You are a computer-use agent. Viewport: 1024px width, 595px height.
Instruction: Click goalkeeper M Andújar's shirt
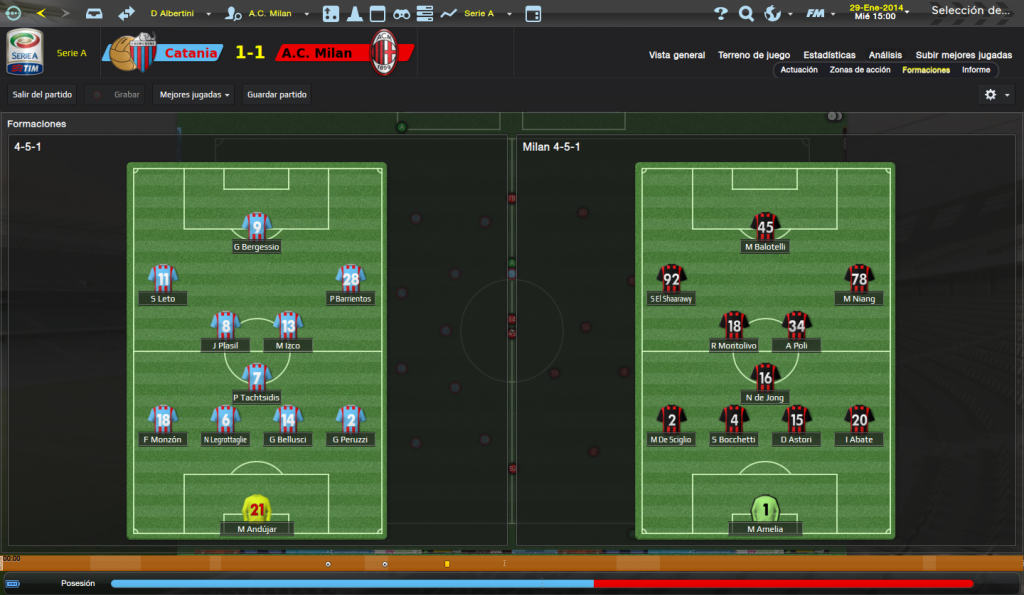coord(257,508)
